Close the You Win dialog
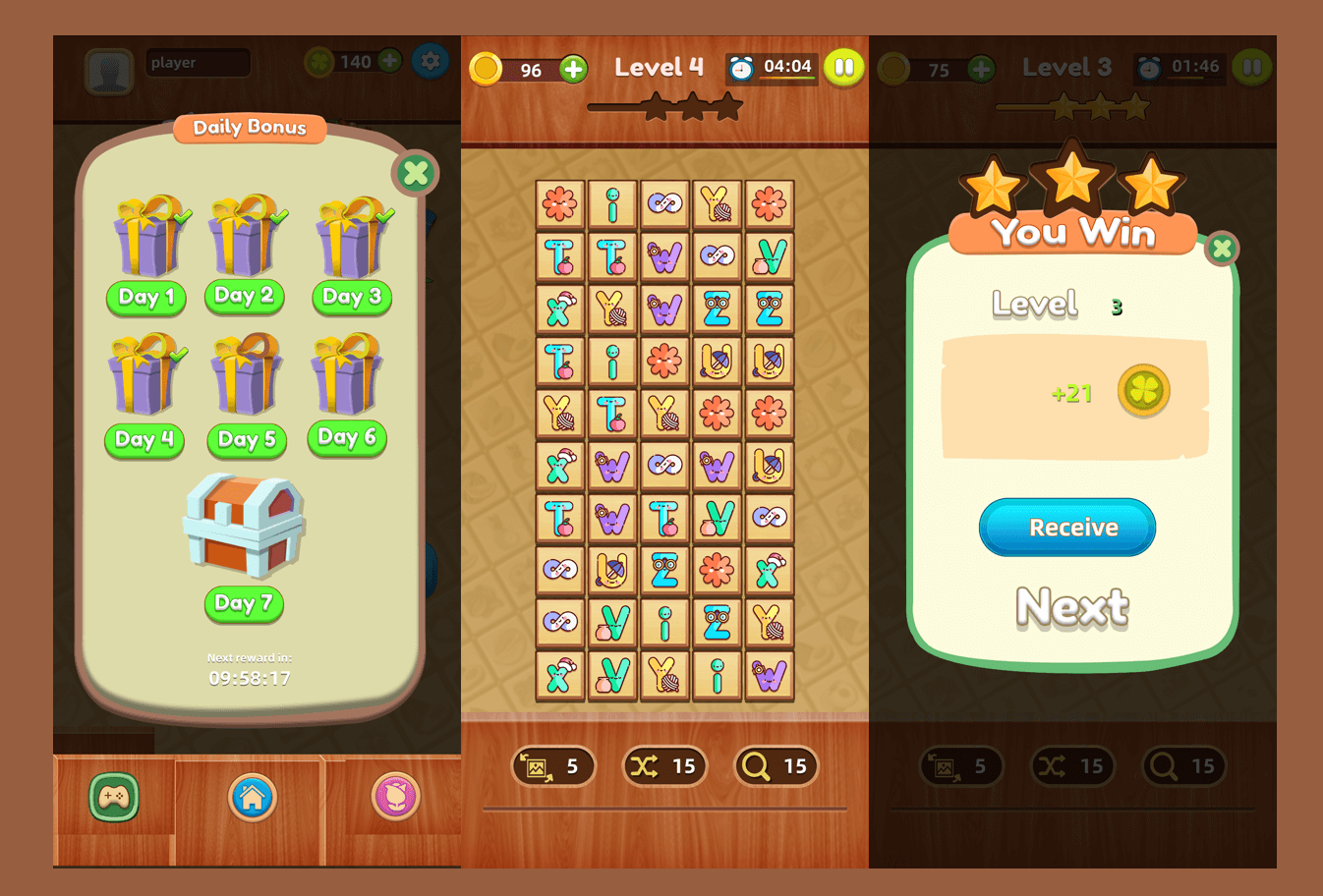The image size is (1323, 896). 1222,249
